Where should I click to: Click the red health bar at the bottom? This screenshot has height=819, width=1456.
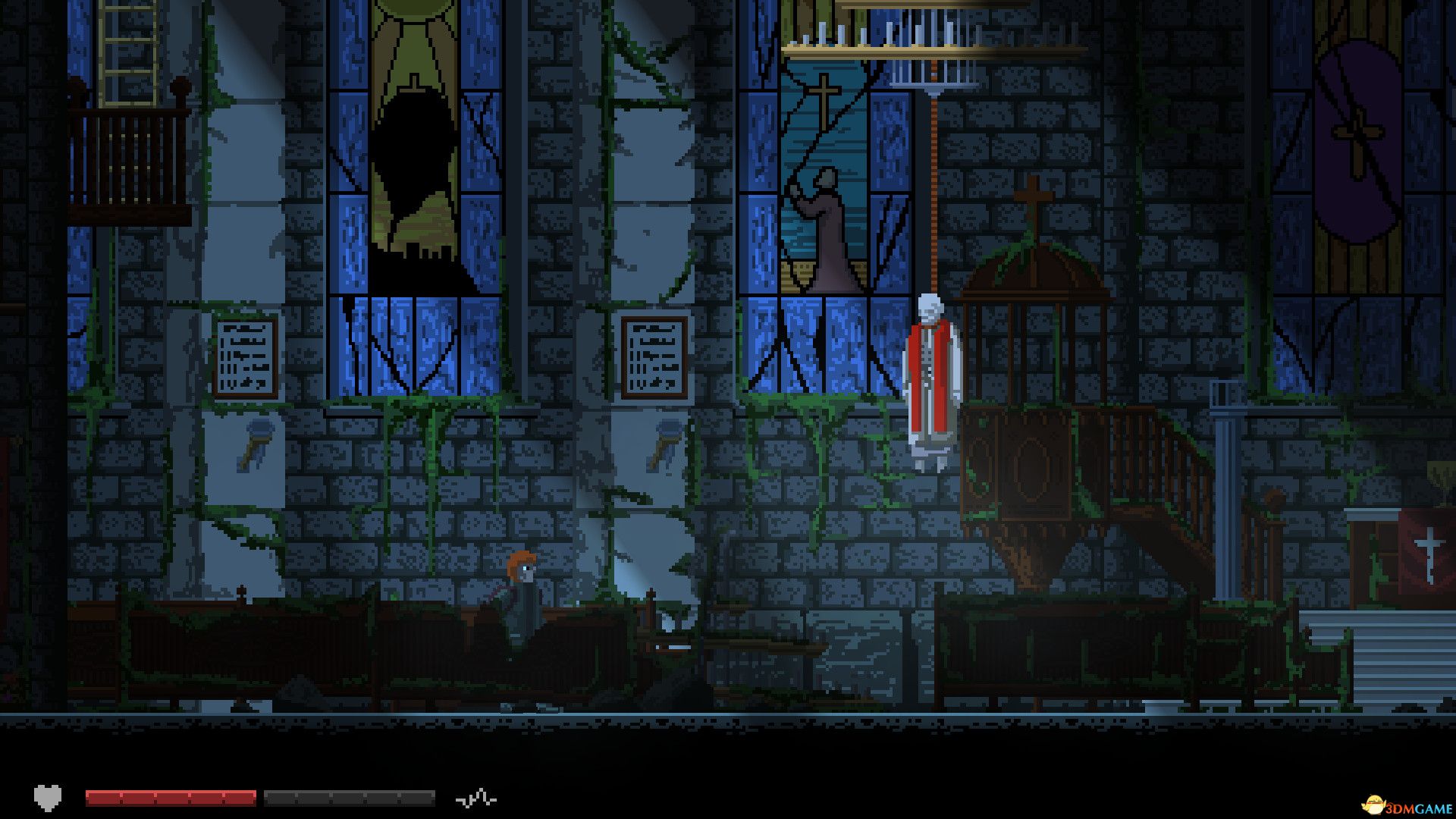point(171,797)
